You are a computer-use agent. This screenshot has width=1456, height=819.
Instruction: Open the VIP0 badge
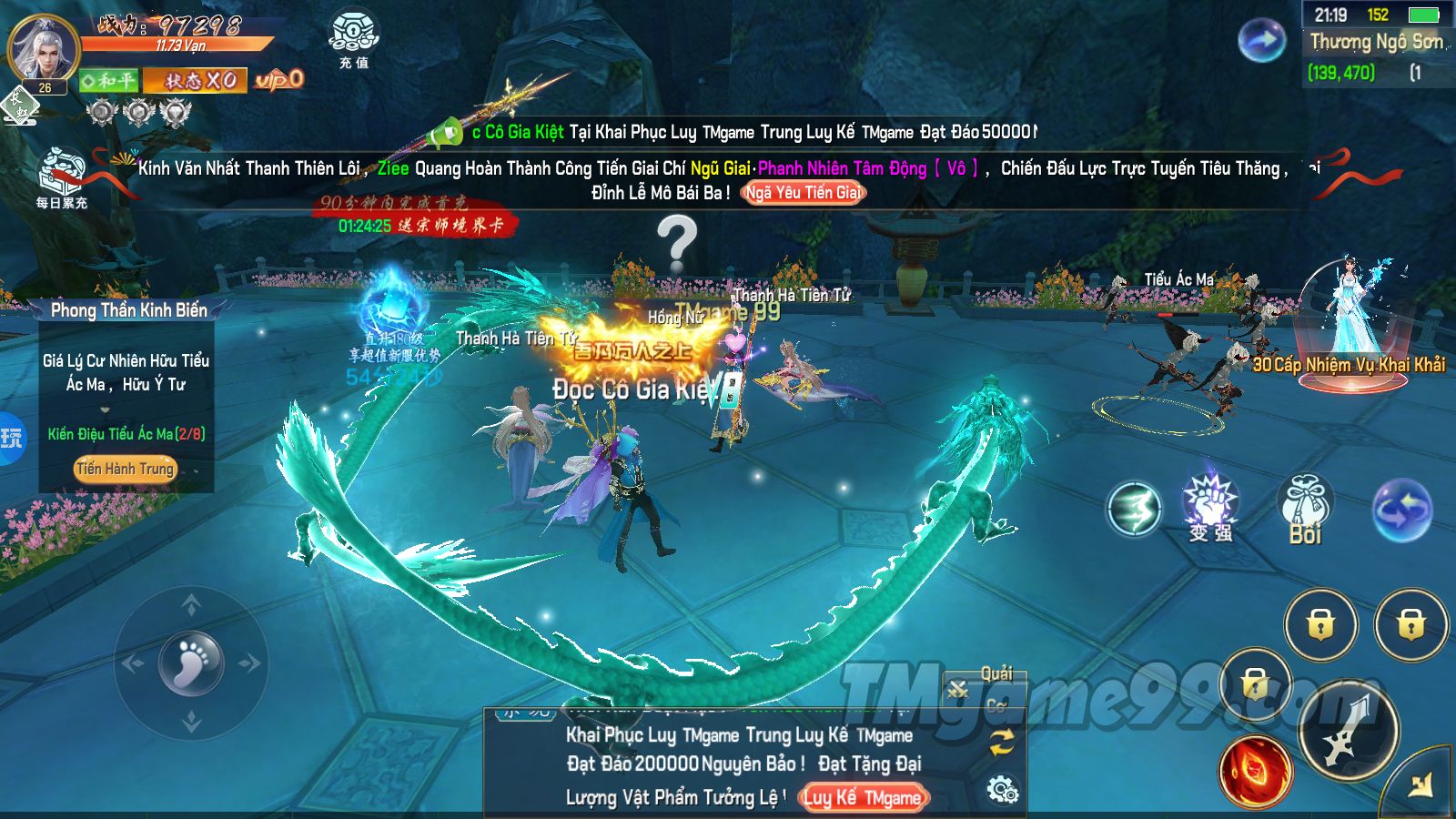(278, 80)
